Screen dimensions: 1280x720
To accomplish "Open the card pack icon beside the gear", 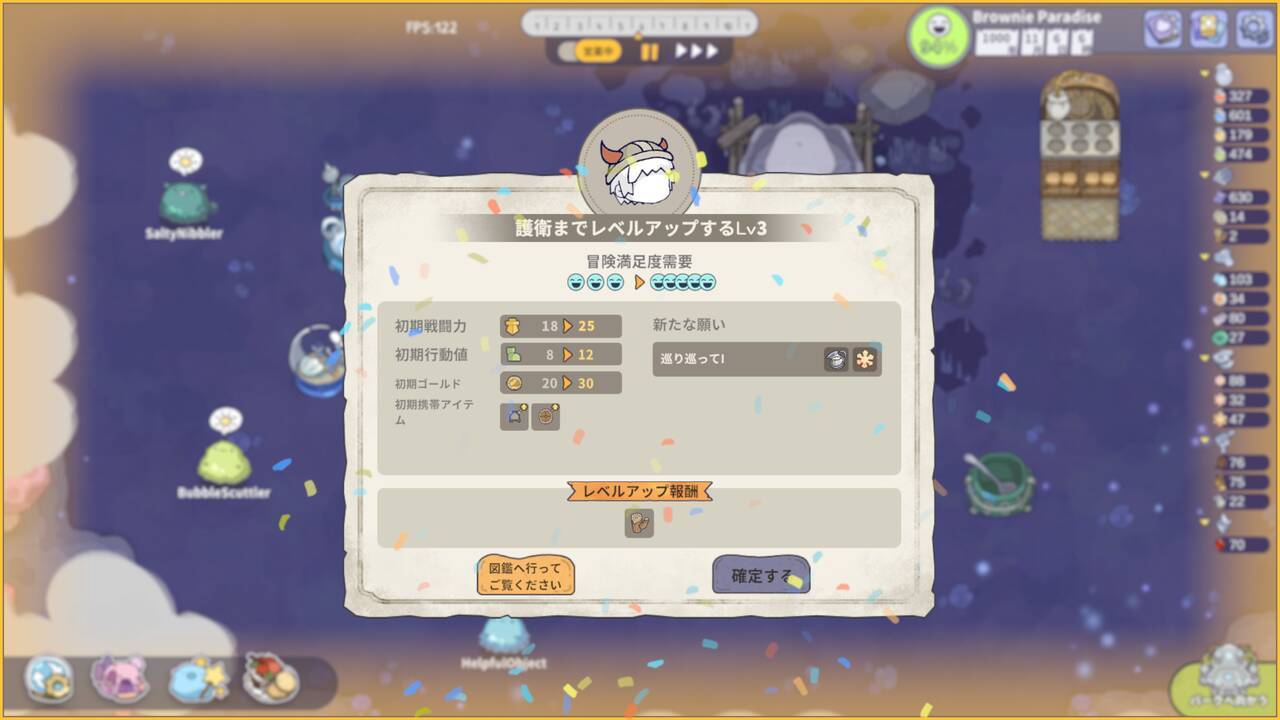I will tap(1206, 28).
